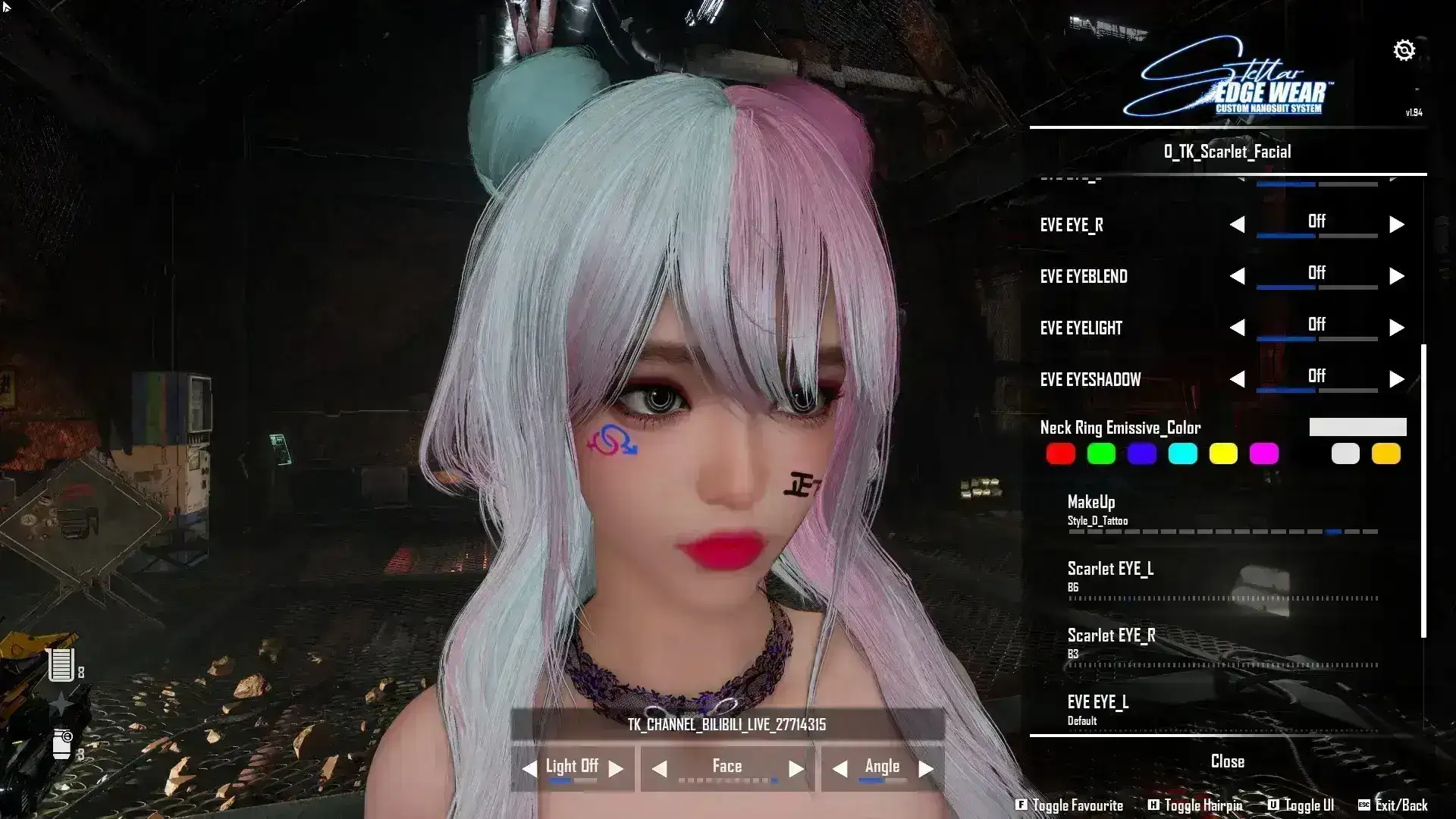Apply the yellow color swatch
The image size is (1456, 819).
1223,454
